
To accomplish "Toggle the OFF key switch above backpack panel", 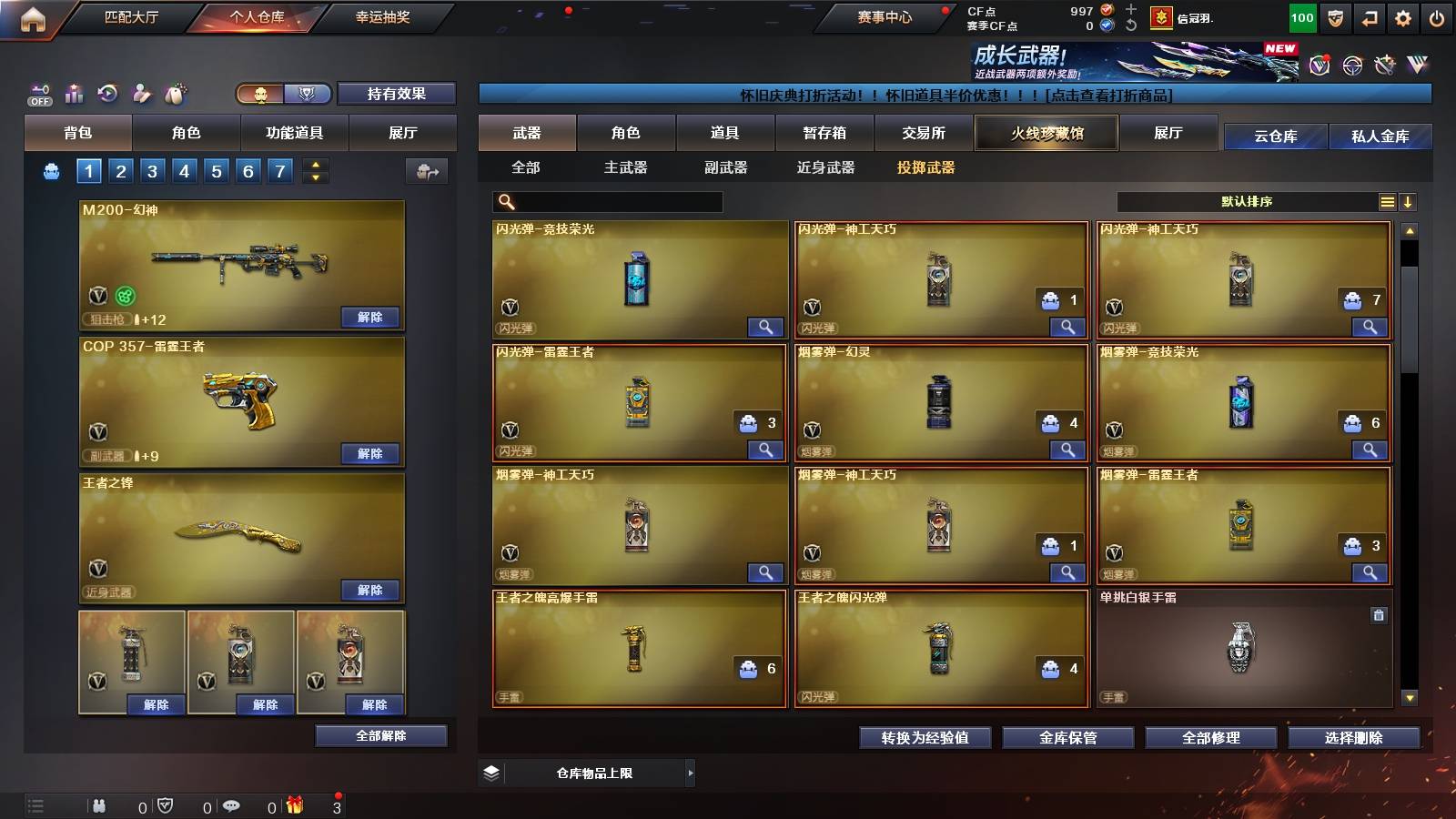I will [x=38, y=93].
